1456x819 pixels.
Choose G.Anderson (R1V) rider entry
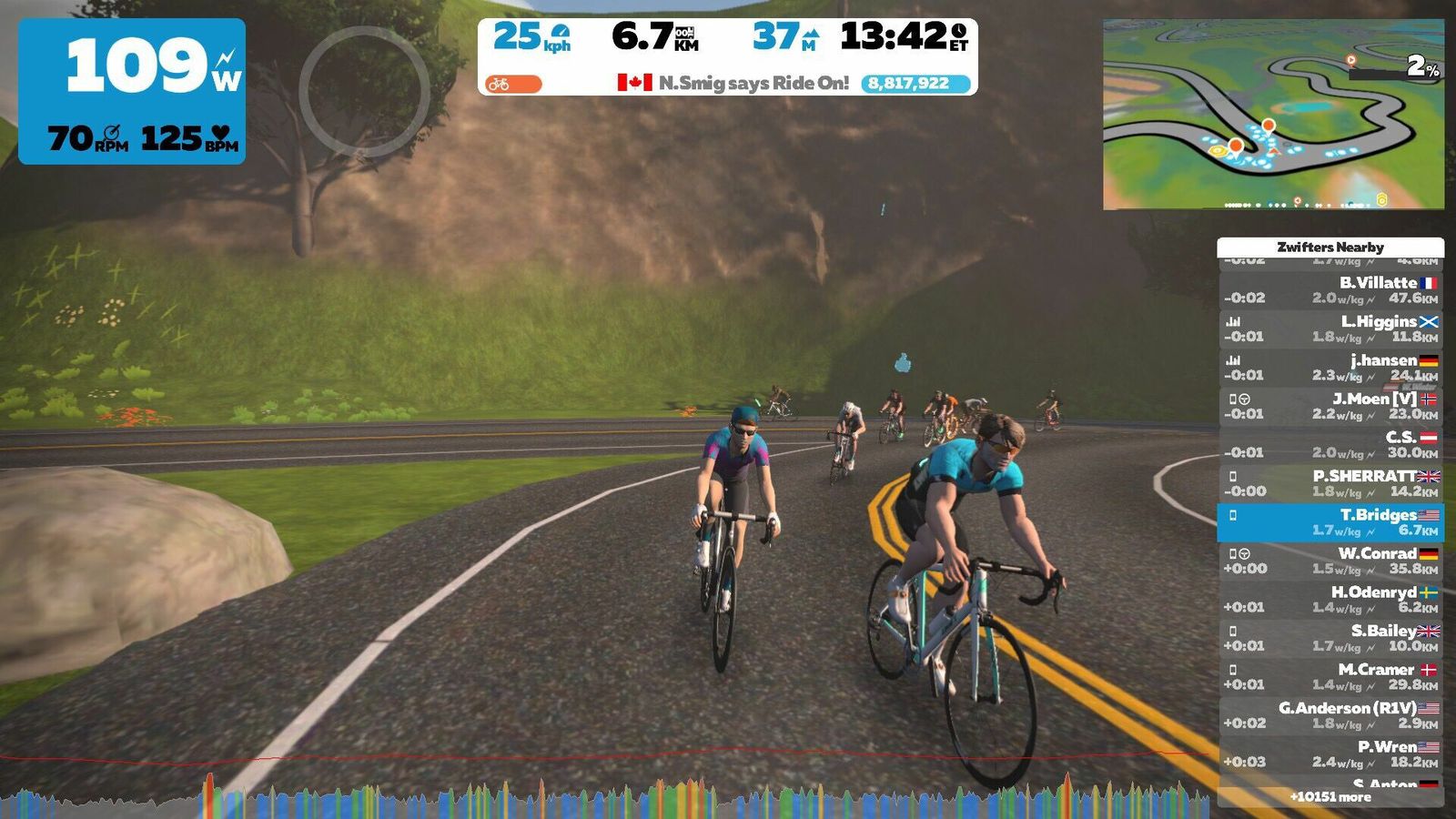1330,715
